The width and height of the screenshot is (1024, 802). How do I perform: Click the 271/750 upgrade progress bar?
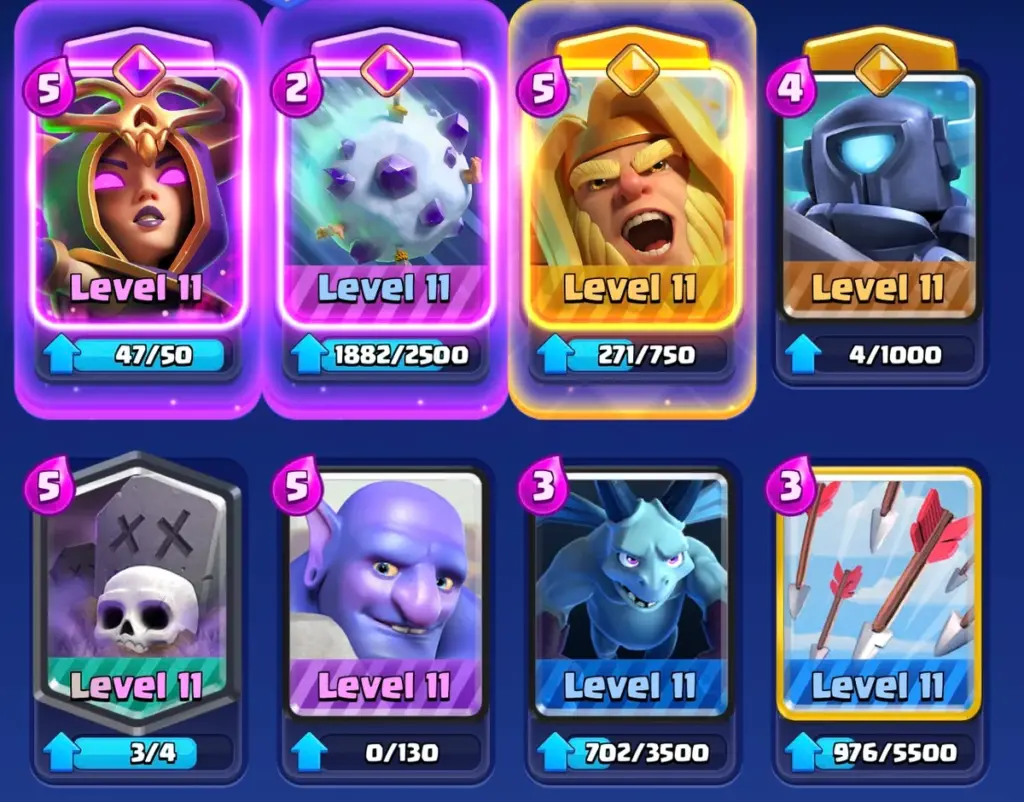[632, 354]
